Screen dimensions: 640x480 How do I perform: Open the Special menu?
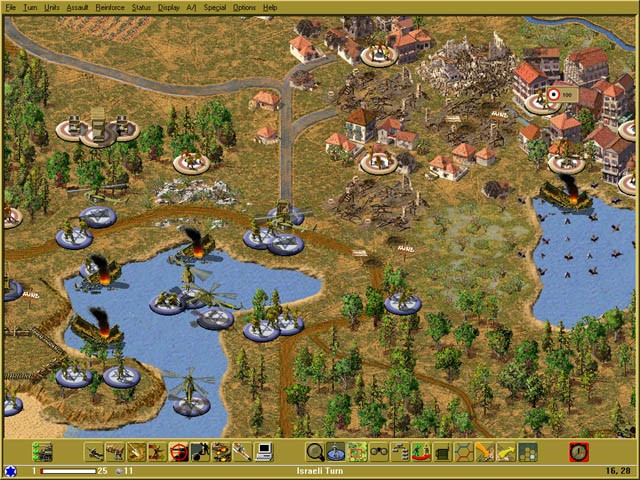tap(214, 7)
